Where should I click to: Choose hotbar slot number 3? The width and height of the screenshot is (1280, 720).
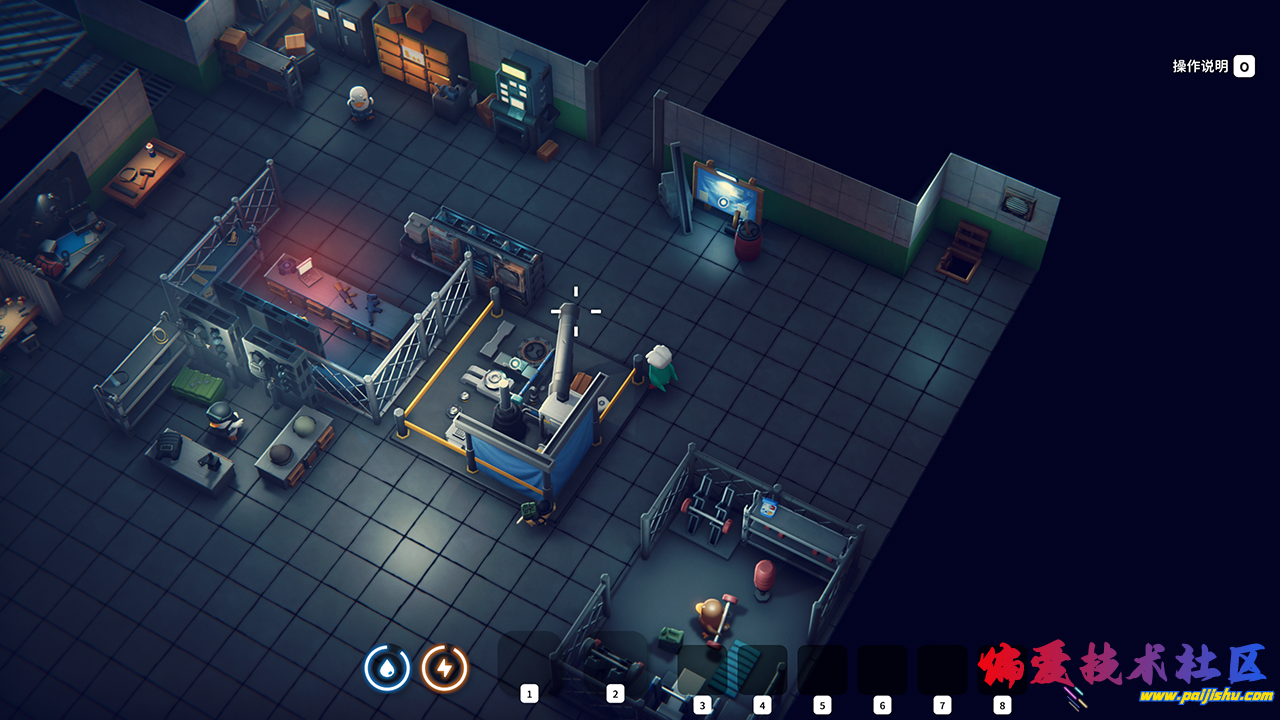(x=702, y=672)
